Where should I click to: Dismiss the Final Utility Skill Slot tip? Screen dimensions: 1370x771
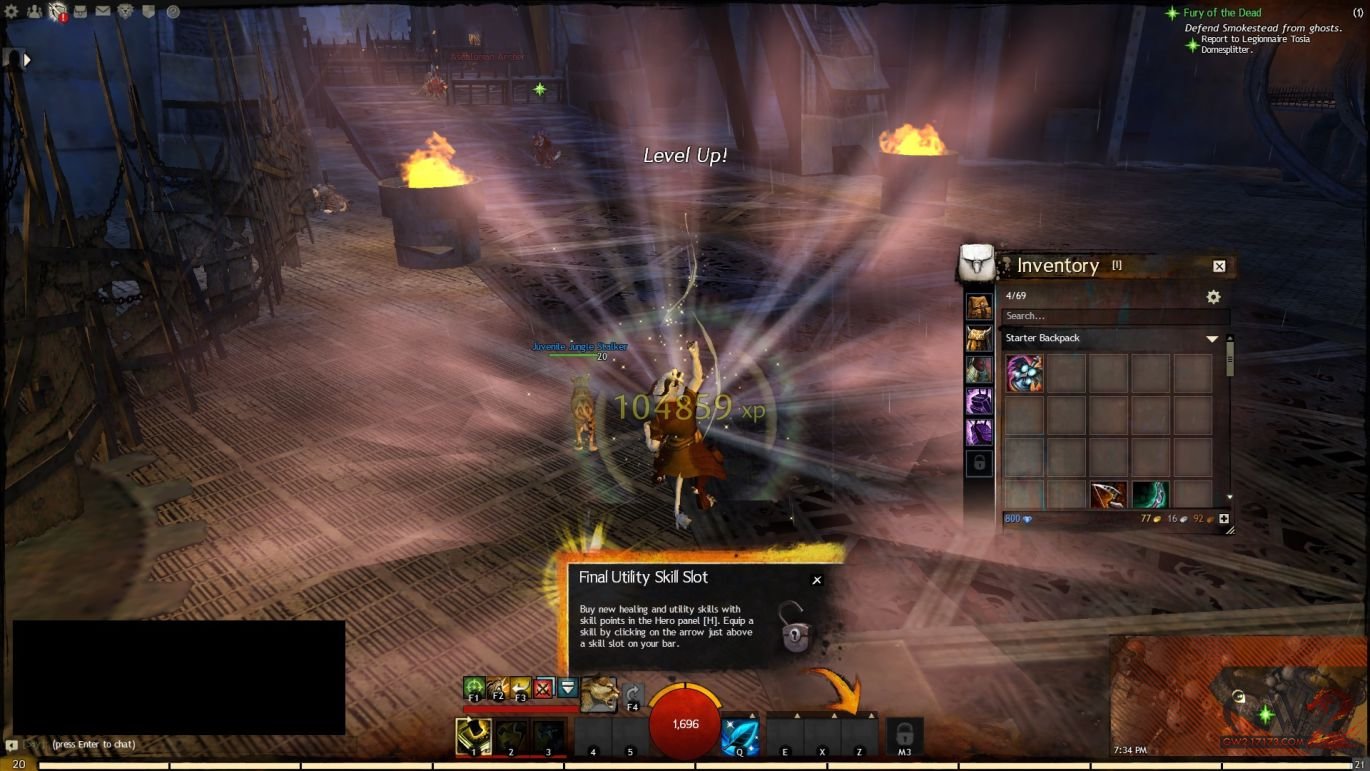click(817, 580)
